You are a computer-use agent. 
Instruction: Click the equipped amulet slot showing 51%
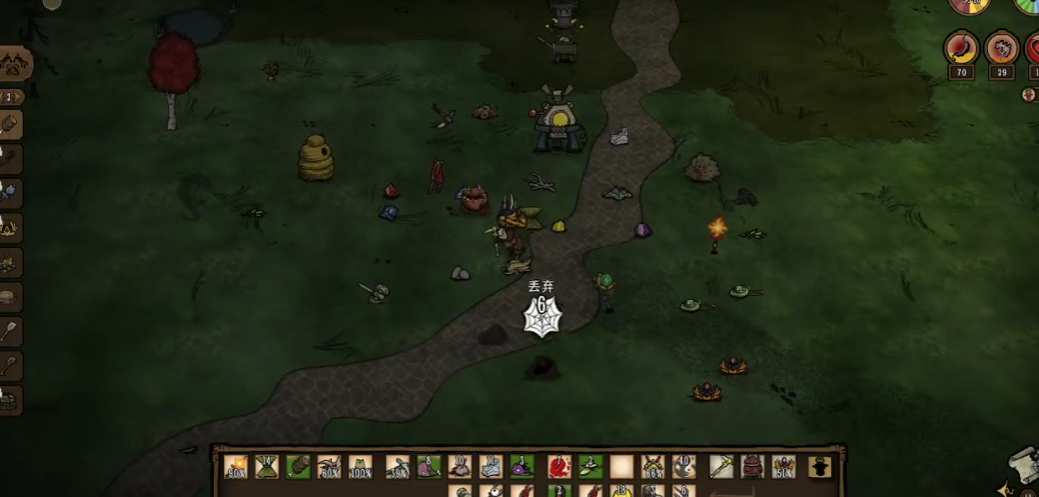click(784, 466)
